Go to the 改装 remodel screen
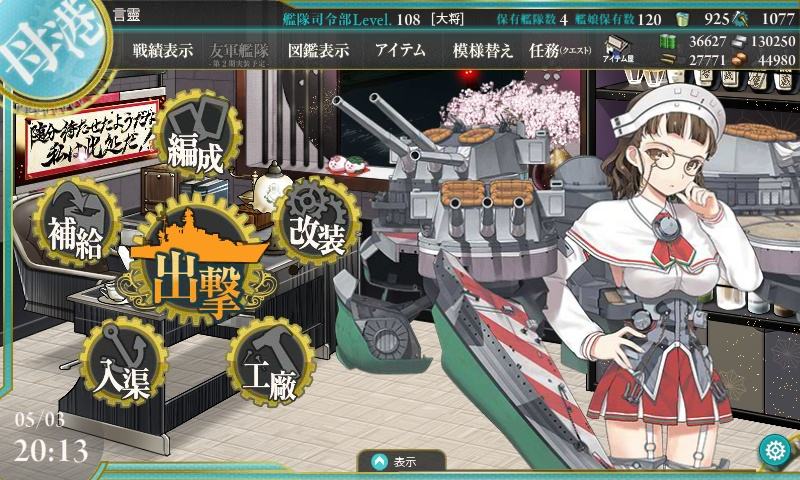800x480 pixels. 315,229
